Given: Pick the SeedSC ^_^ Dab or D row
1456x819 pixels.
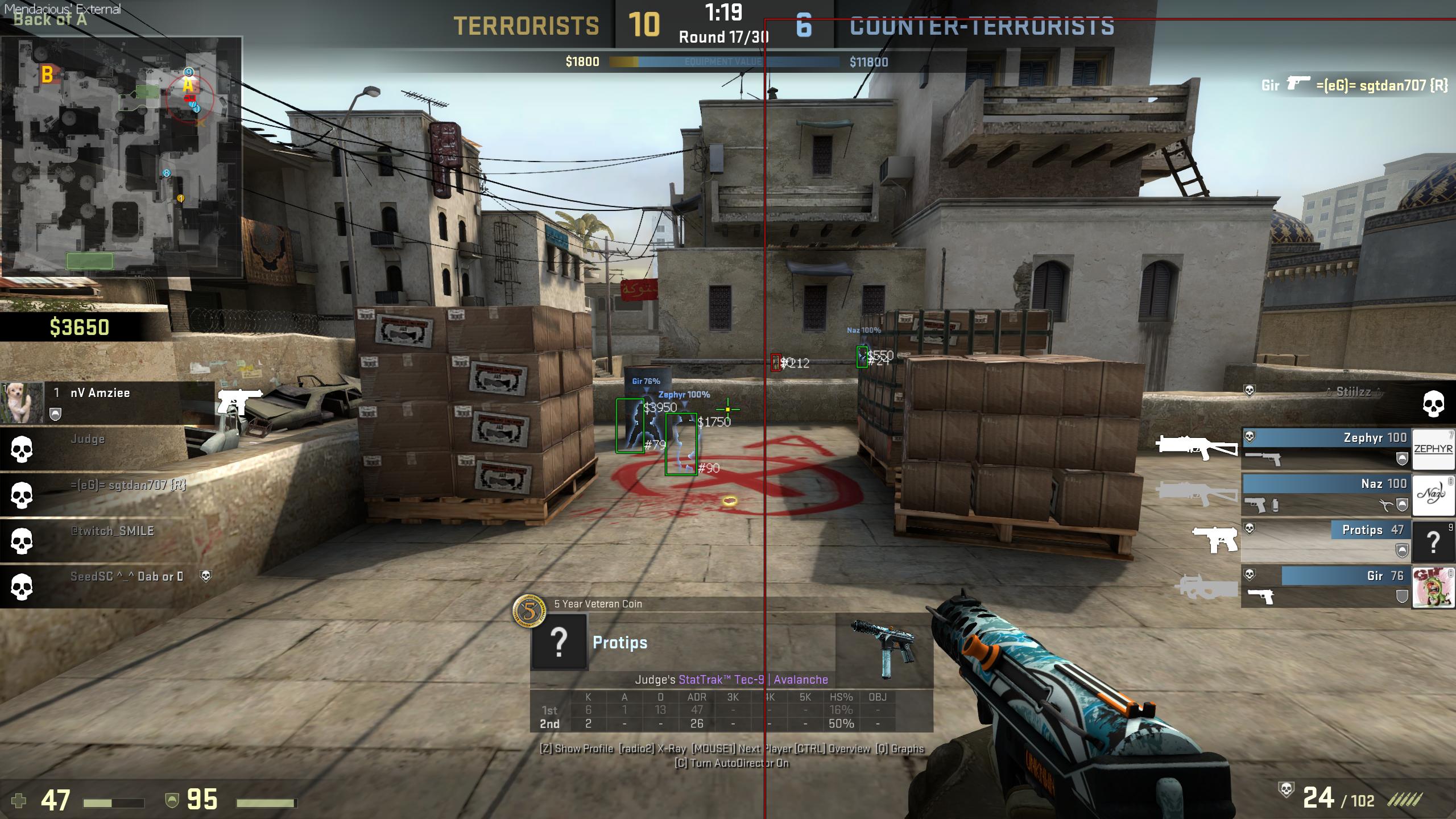Looking at the screenshot, I should 108,586.
